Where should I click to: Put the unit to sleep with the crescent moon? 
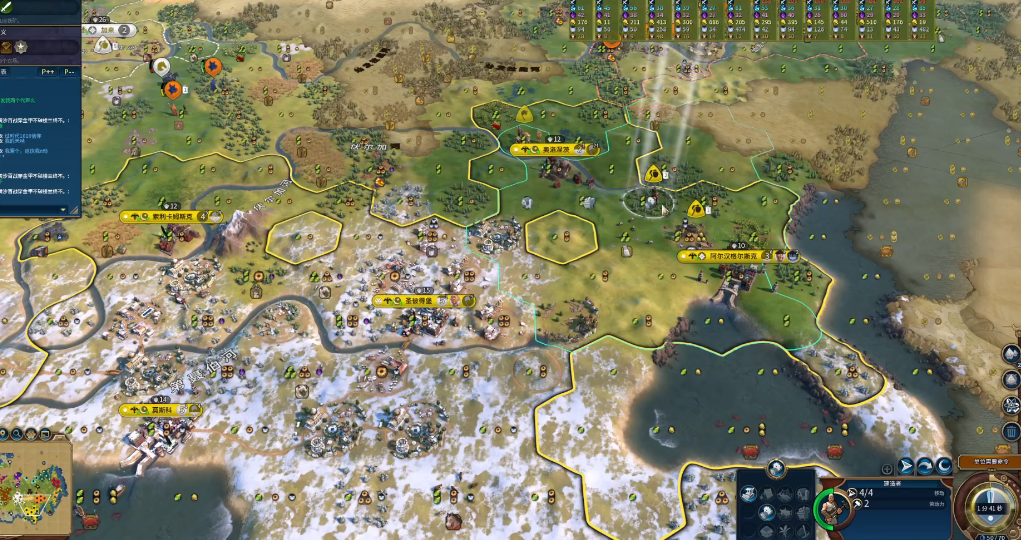[x=943, y=465]
